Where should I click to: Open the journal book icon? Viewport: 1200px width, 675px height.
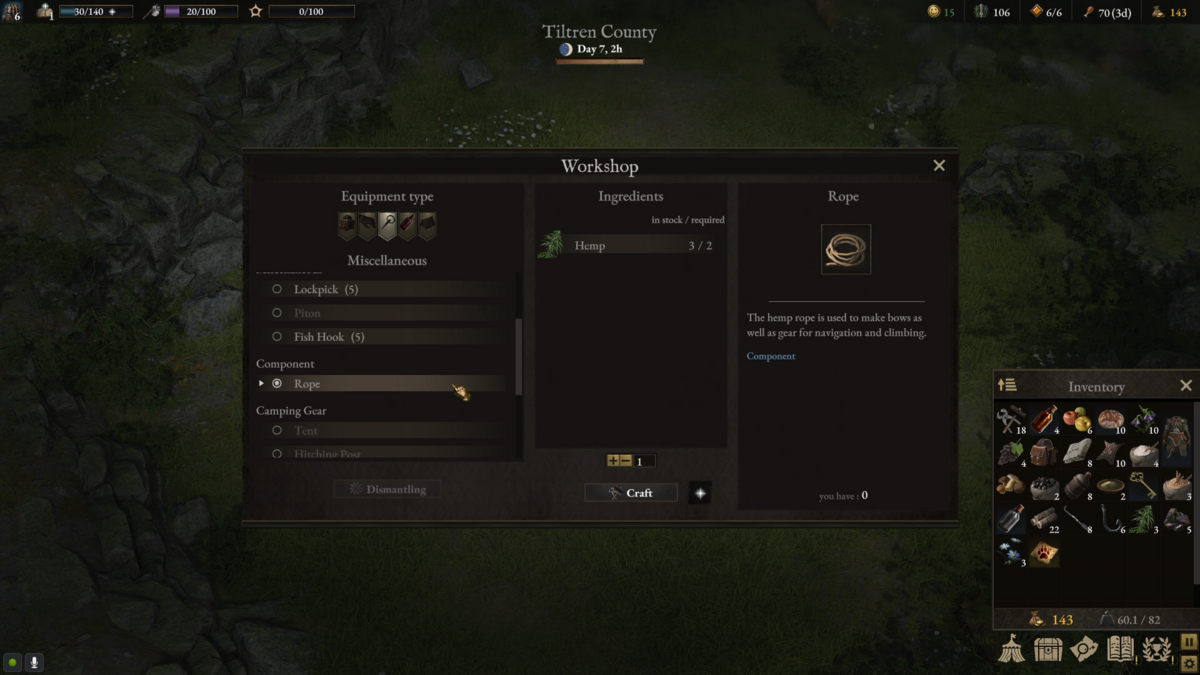coord(1120,649)
